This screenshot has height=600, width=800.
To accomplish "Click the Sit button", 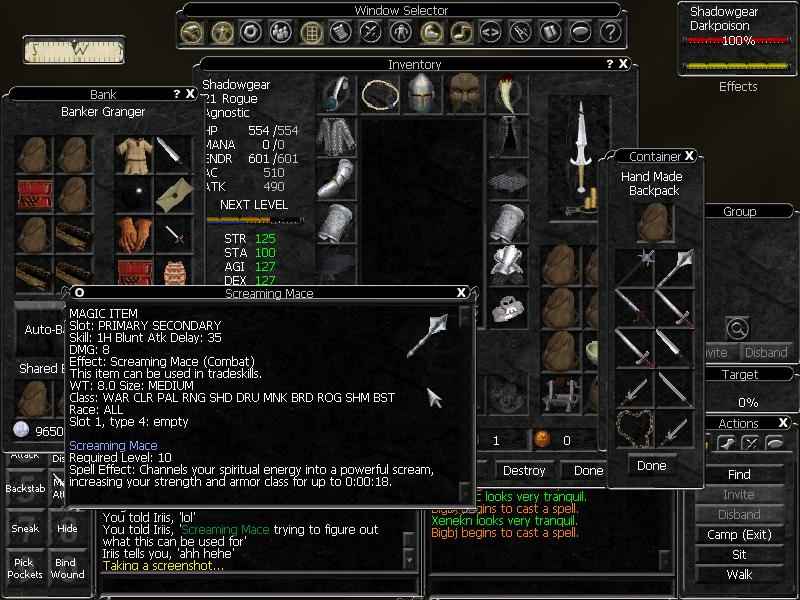I will [739, 554].
